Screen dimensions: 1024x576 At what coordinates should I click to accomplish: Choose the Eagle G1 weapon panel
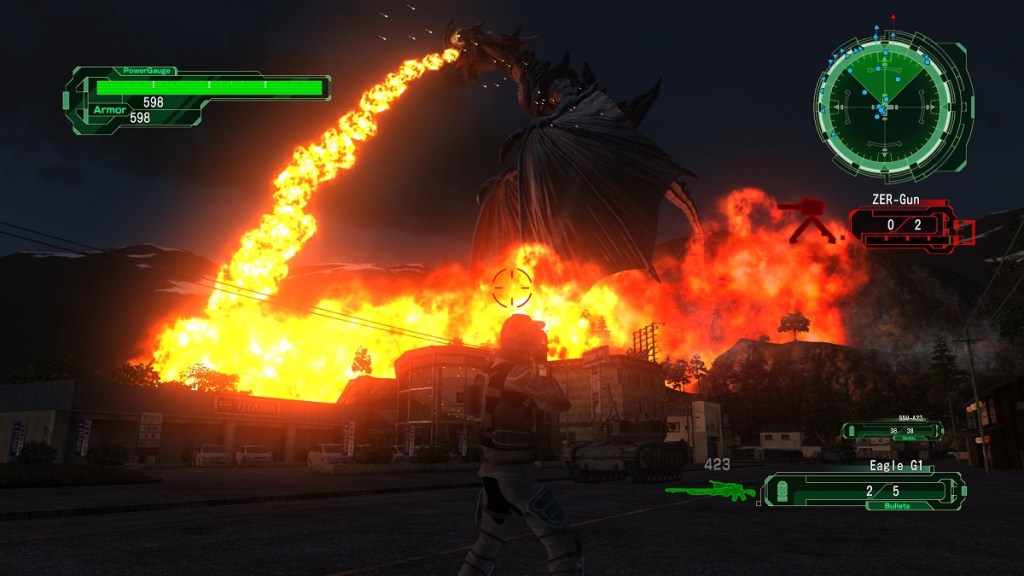pos(865,490)
